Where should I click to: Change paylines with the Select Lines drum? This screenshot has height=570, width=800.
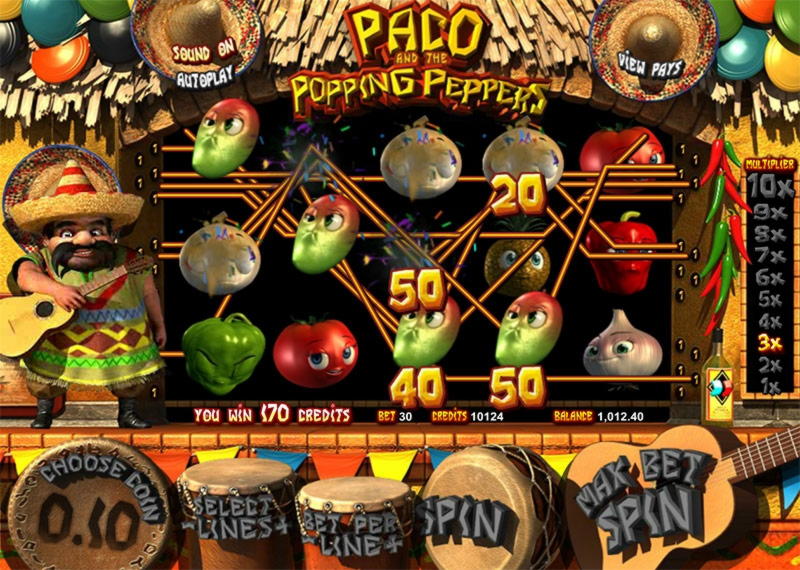pyautogui.click(x=235, y=510)
